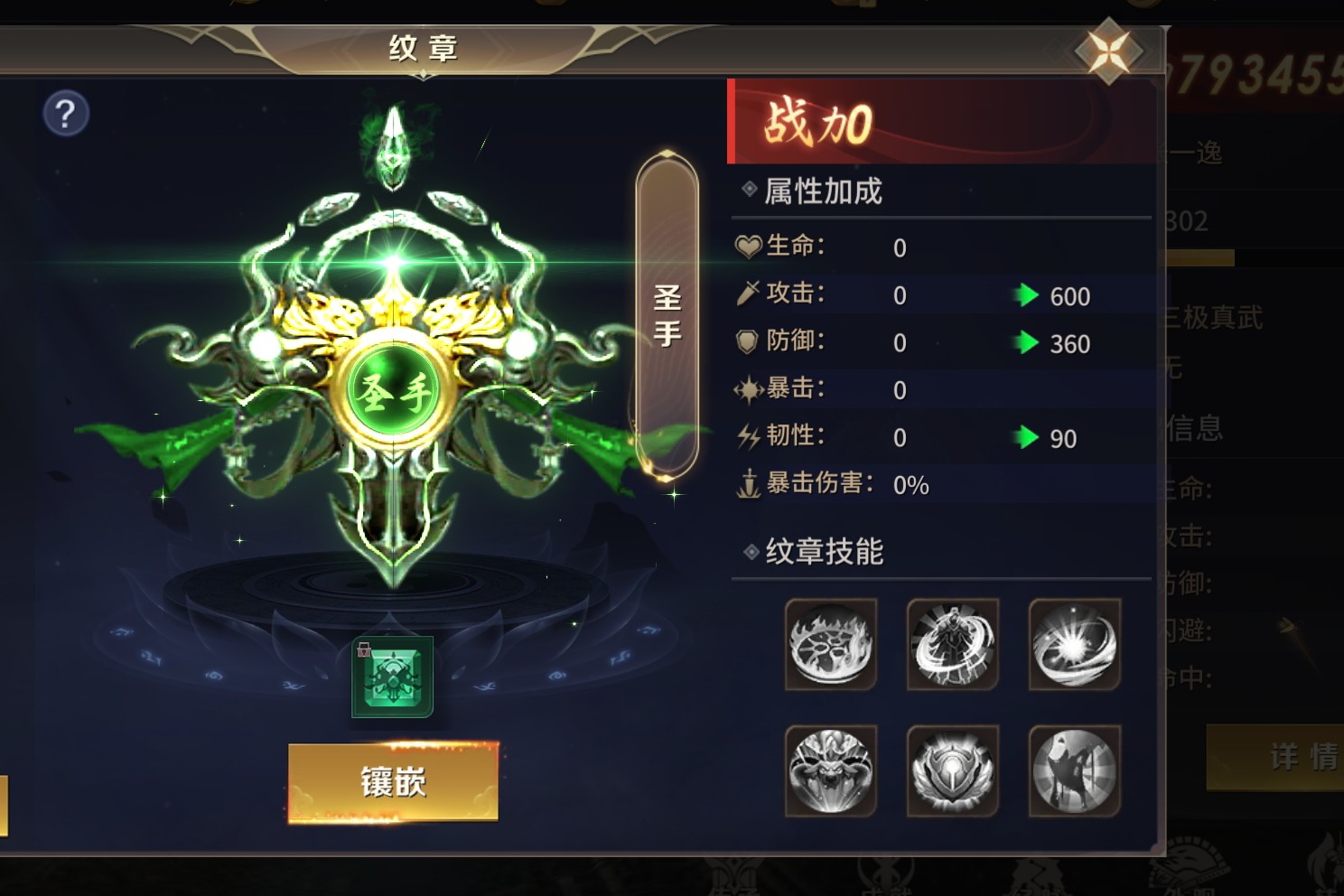The width and height of the screenshot is (1344, 896).
Task: View the spear warrior silhouette emblem skill
Action: coord(1075,770)
